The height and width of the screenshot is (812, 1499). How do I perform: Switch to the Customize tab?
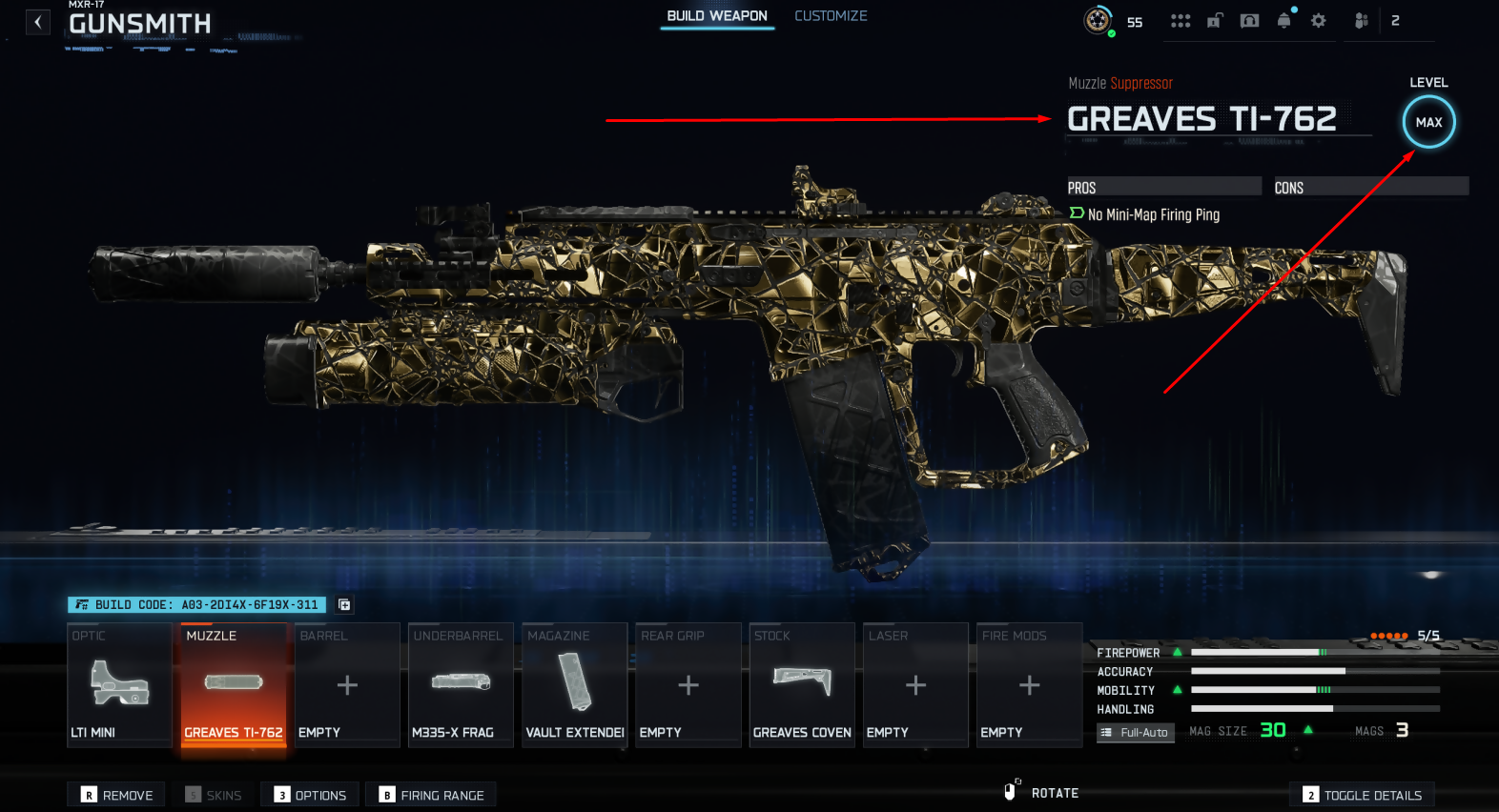point(831,16)
